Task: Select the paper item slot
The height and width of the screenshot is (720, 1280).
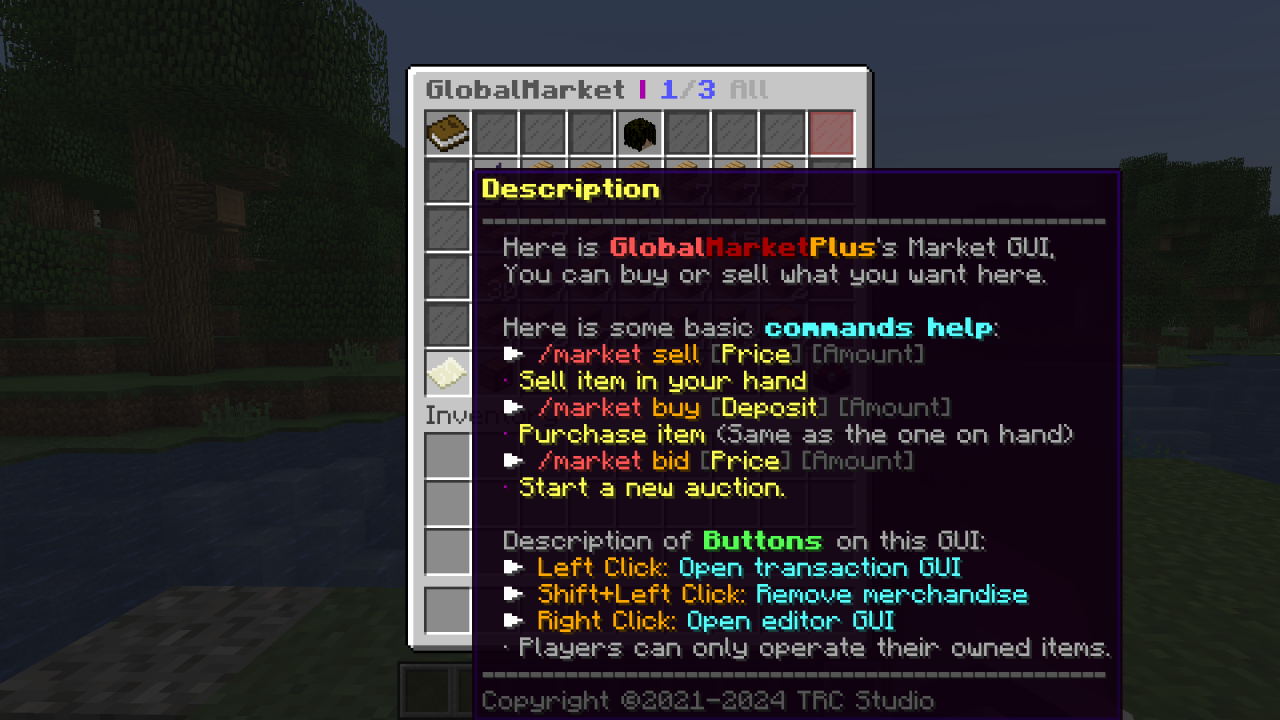Action: click(448, 373)
